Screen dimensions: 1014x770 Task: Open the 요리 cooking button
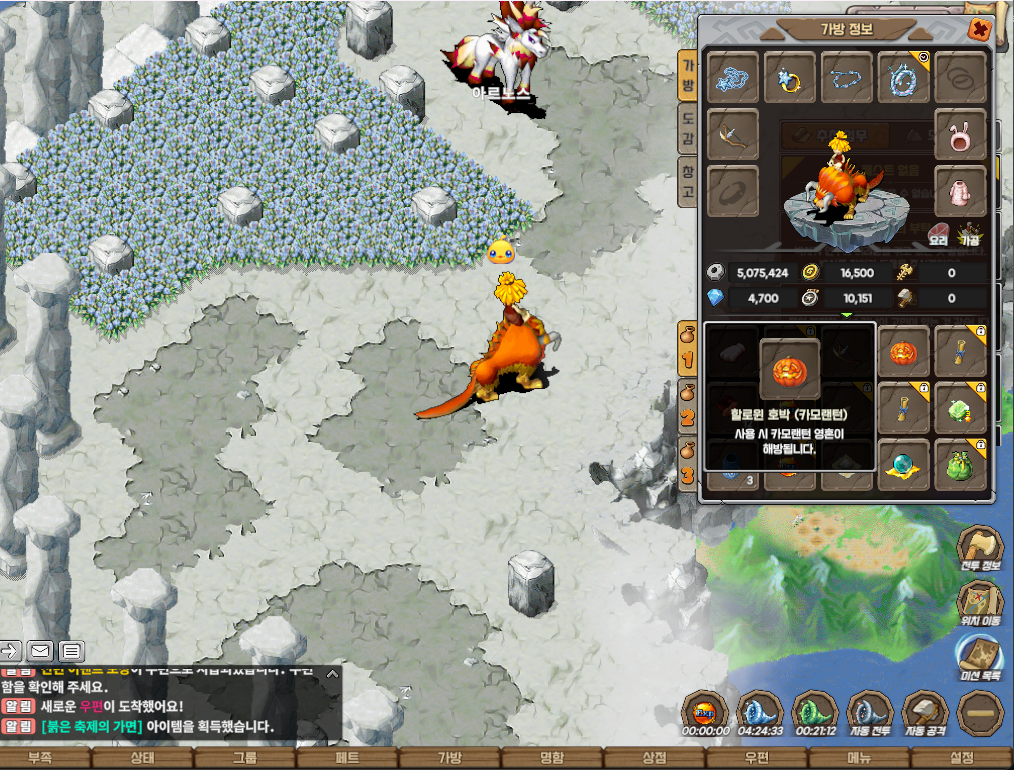(939, 236)
